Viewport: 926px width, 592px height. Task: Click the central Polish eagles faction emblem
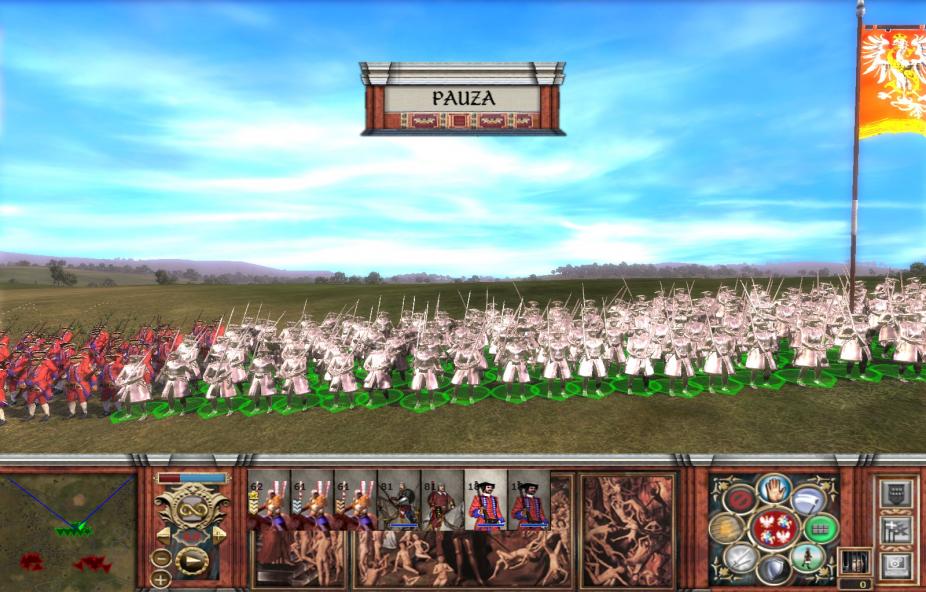[x=773, y=528]
